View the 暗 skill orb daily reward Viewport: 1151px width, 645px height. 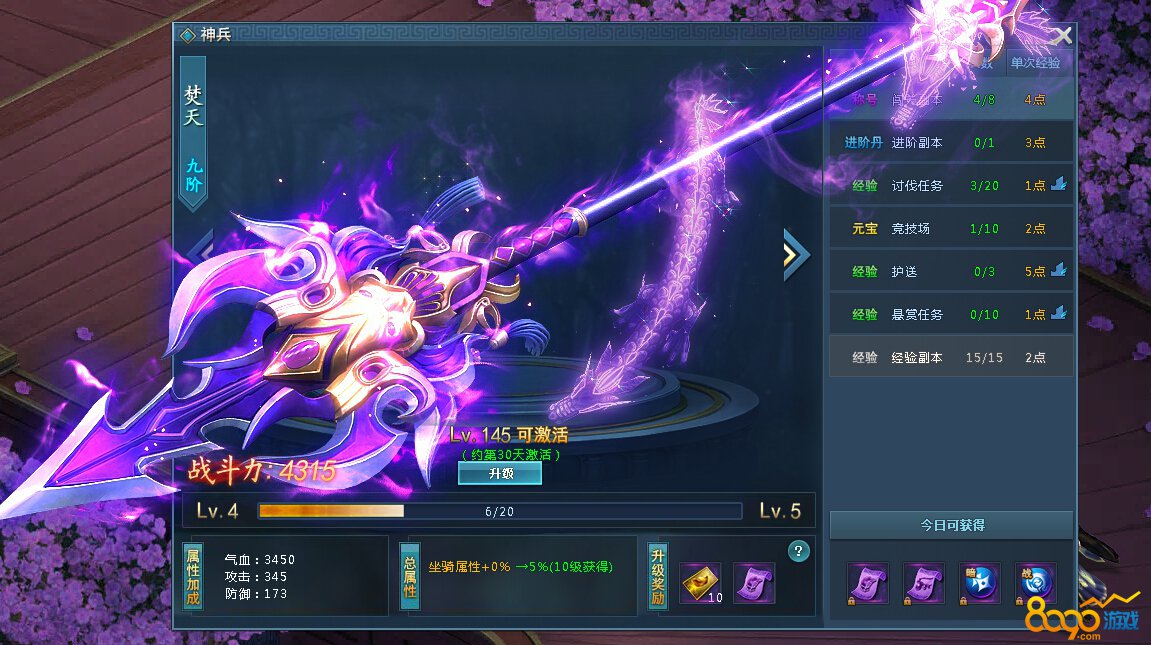(980, 583)
